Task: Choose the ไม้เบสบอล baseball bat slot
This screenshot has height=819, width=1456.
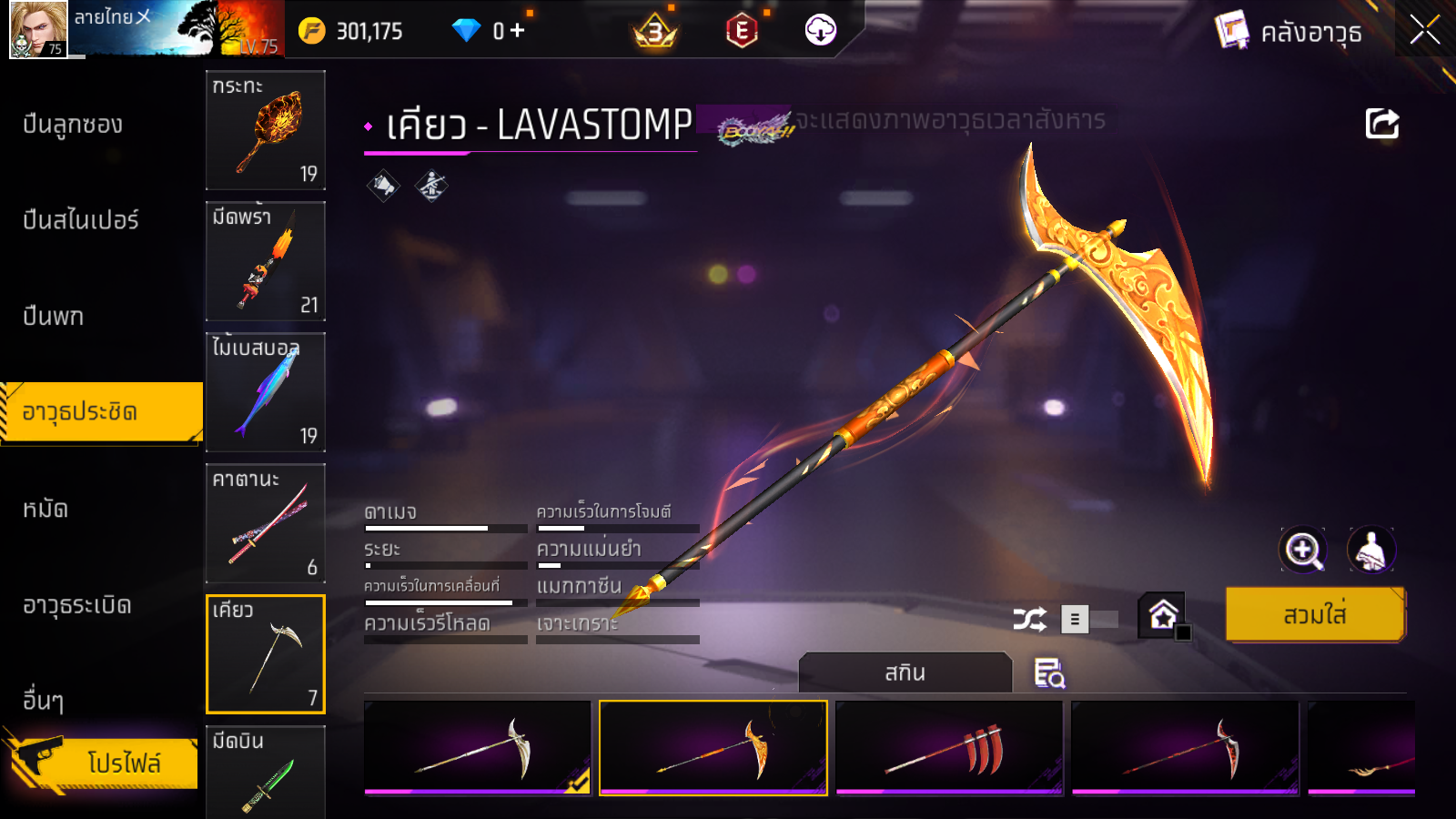Action: (x=266, y=392)
